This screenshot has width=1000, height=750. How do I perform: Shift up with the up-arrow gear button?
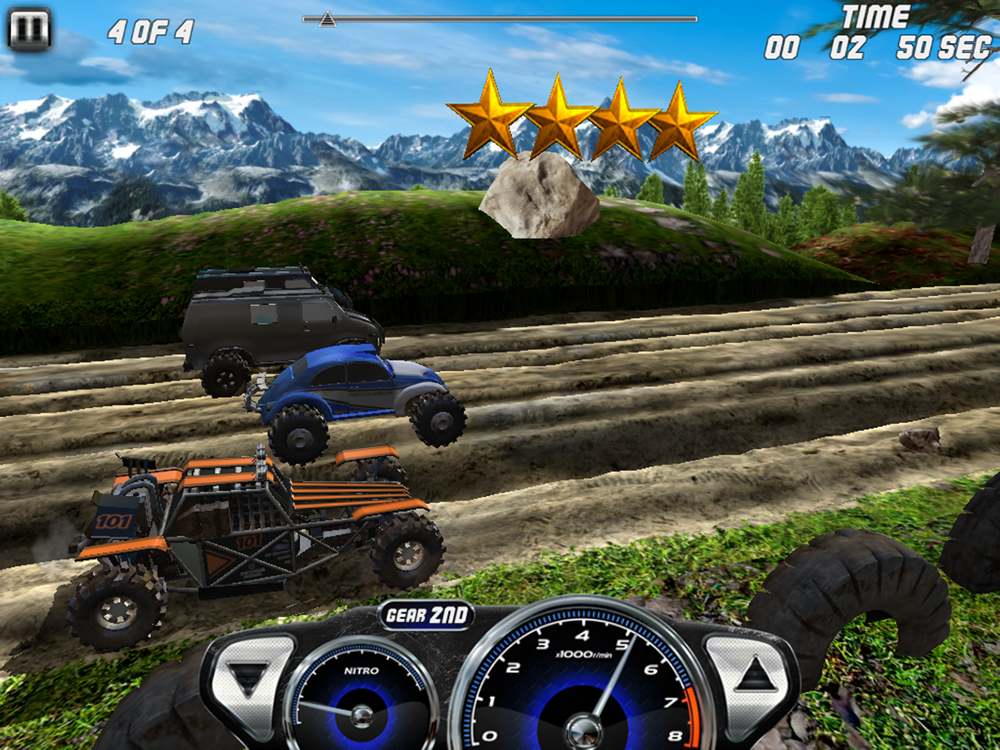(754, 677)
